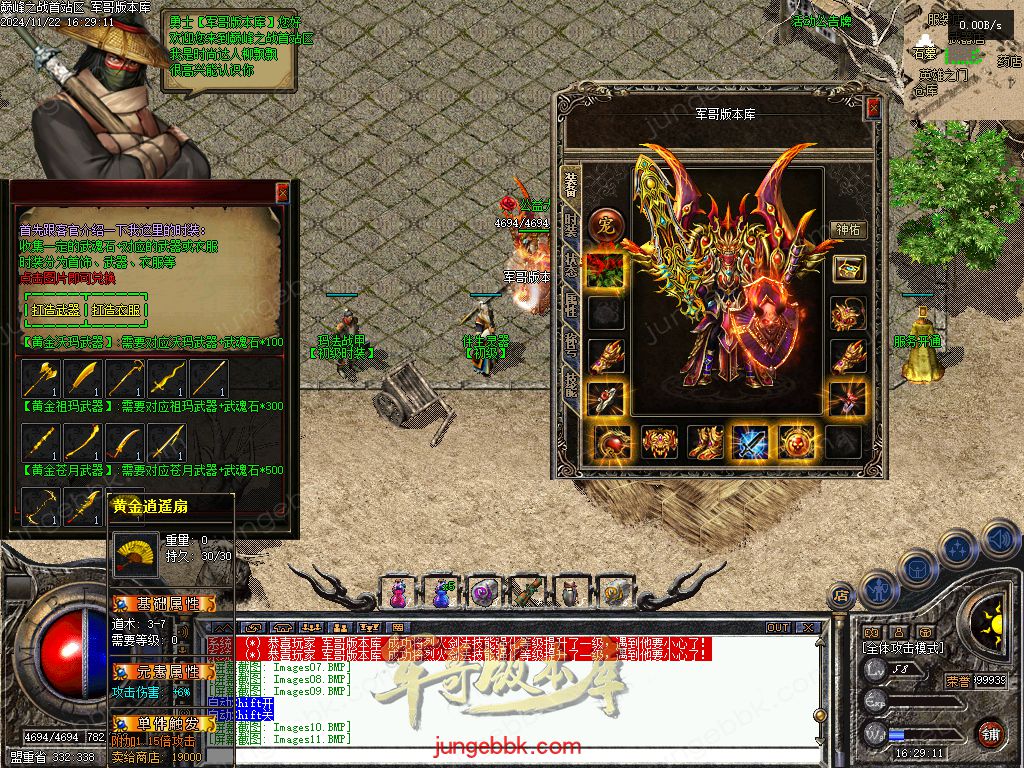Choose the 打造武器 forge weapon option
The height and width of the screenshot is (768, 1024).
click(x=55, y=310)
